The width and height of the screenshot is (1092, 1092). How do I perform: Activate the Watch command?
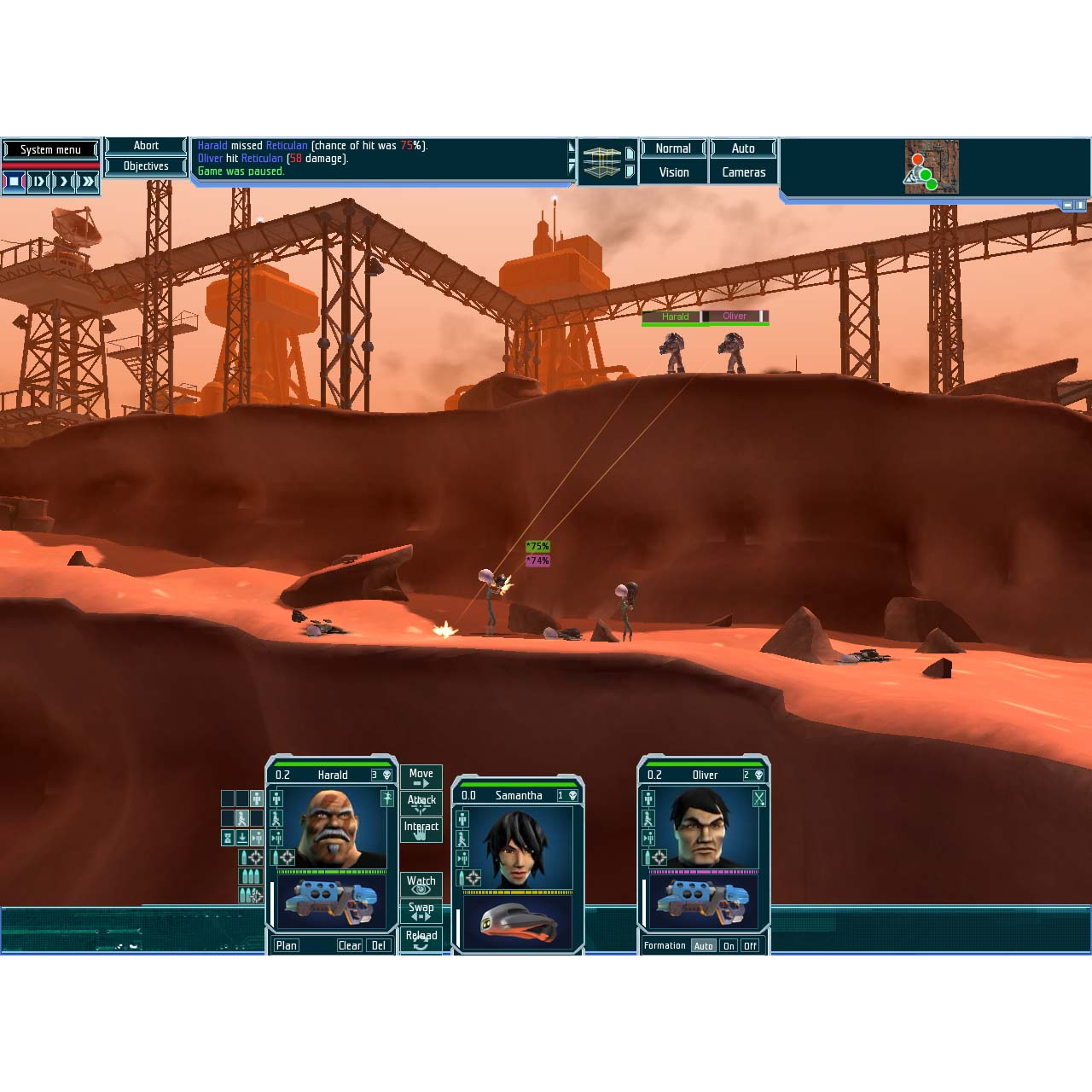click(x=421, y=884)
